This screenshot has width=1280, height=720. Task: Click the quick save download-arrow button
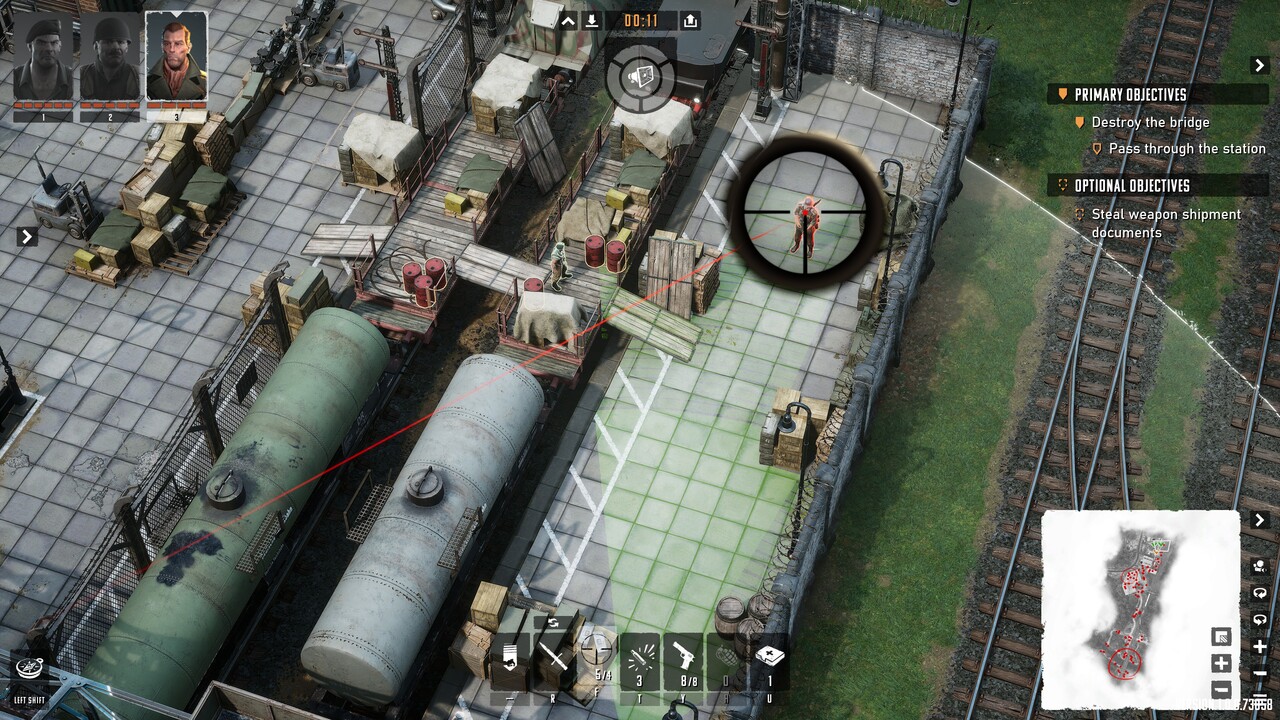[x=592, y=21]
